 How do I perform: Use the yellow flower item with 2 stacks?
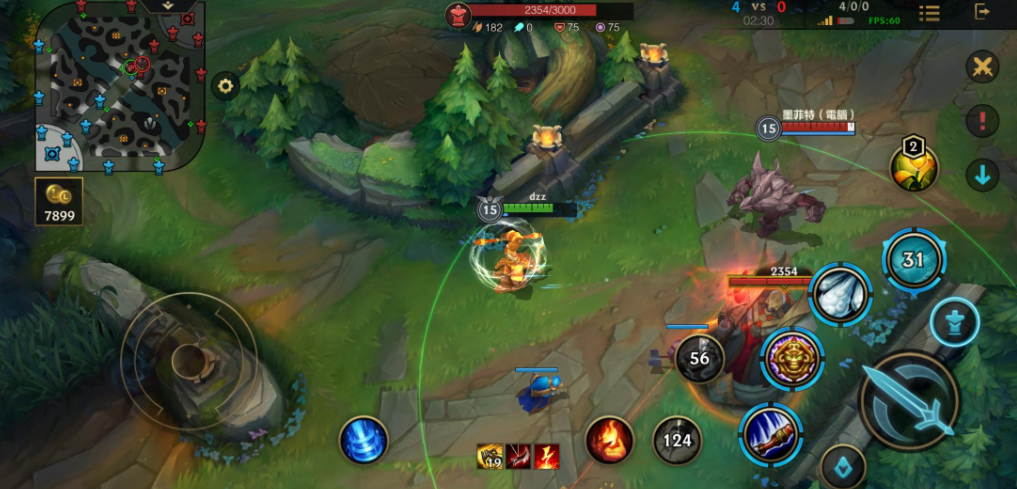click(x=914, y=164)
